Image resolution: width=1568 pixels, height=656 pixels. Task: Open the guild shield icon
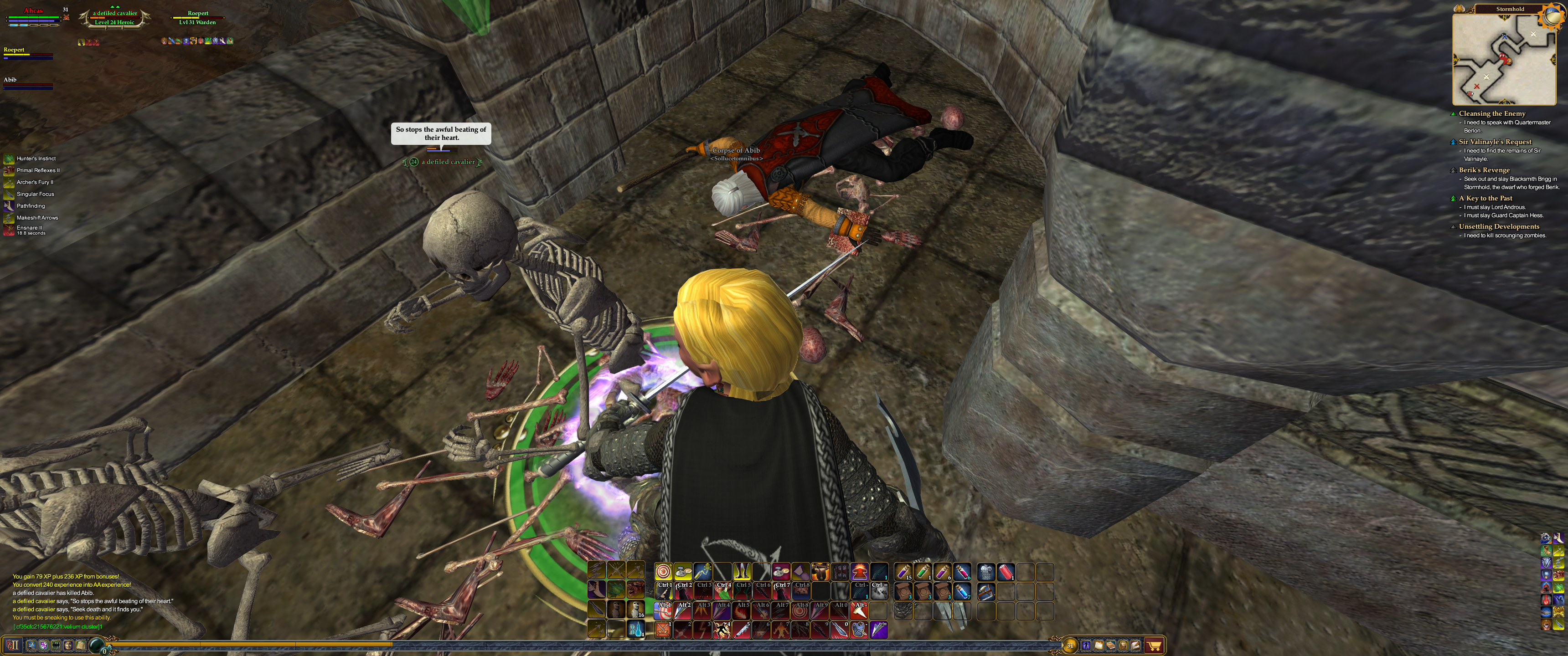(44, 645)
